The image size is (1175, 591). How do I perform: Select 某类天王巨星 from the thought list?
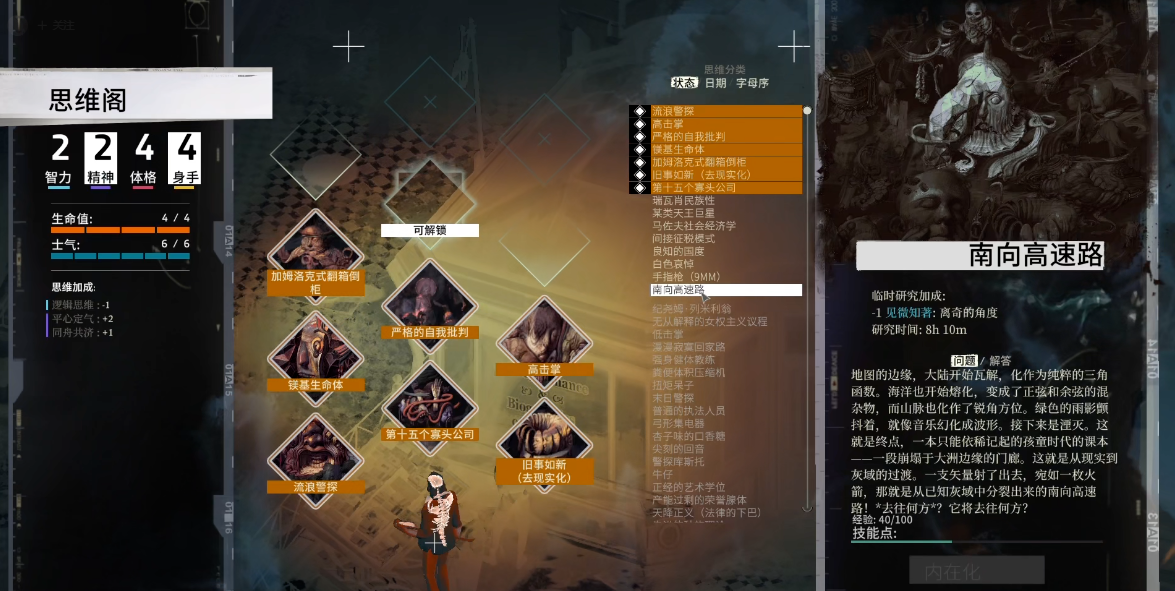(x=683, y=213)
